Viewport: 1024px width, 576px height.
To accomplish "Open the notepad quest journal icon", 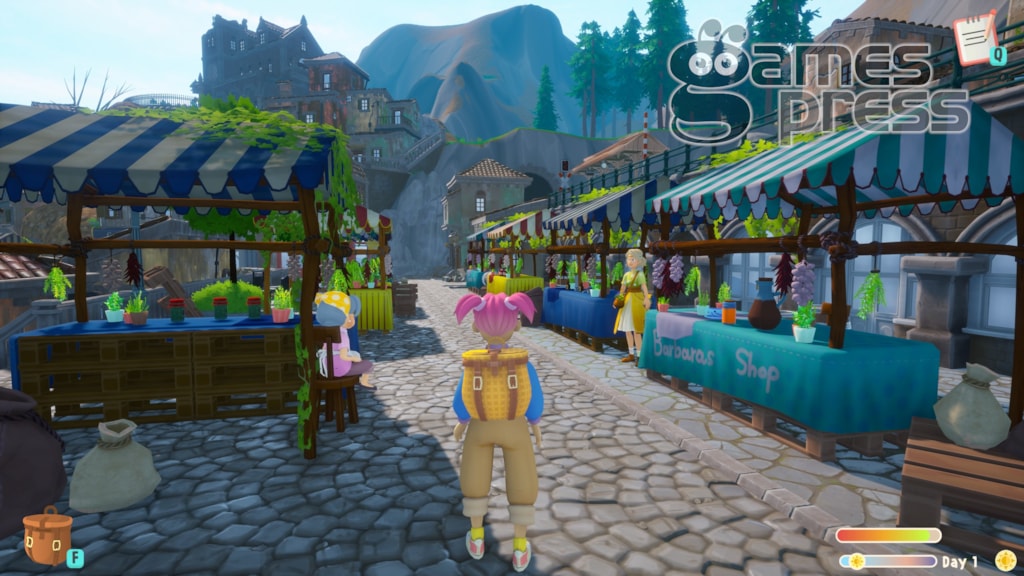I will (x=974, y=37).
